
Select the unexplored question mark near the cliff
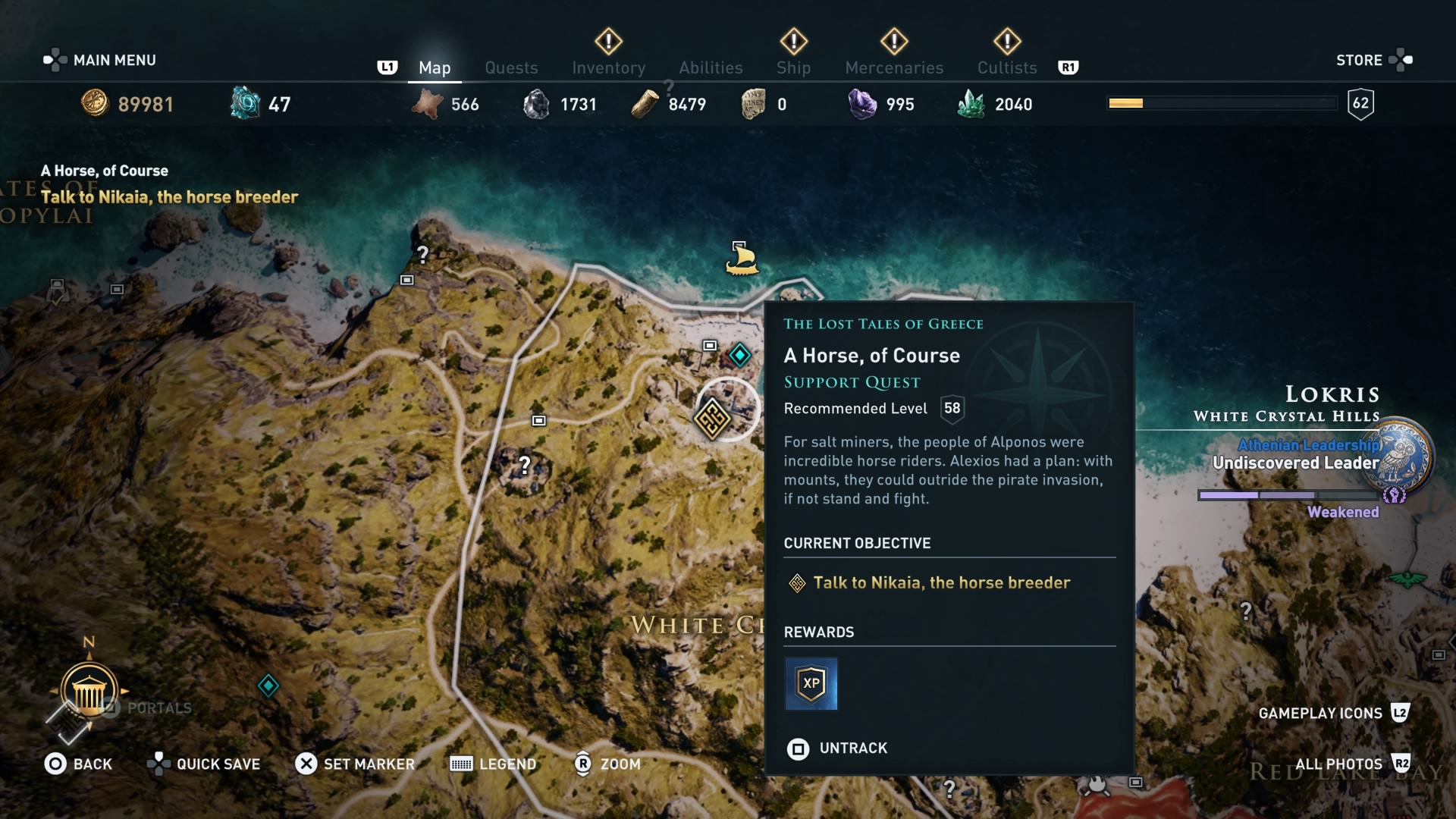422,255
